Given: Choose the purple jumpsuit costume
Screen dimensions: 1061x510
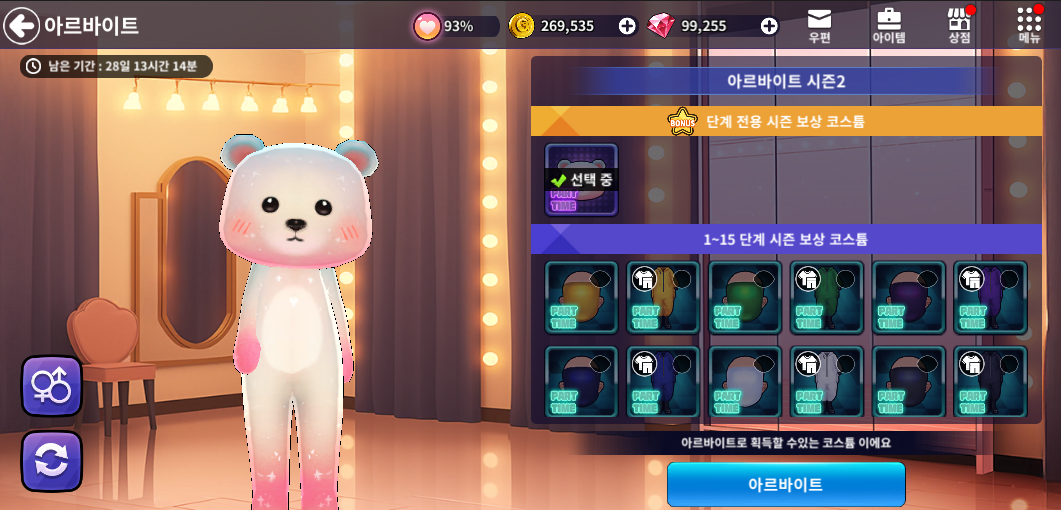Looking at the screenshot, I should 990,297.
